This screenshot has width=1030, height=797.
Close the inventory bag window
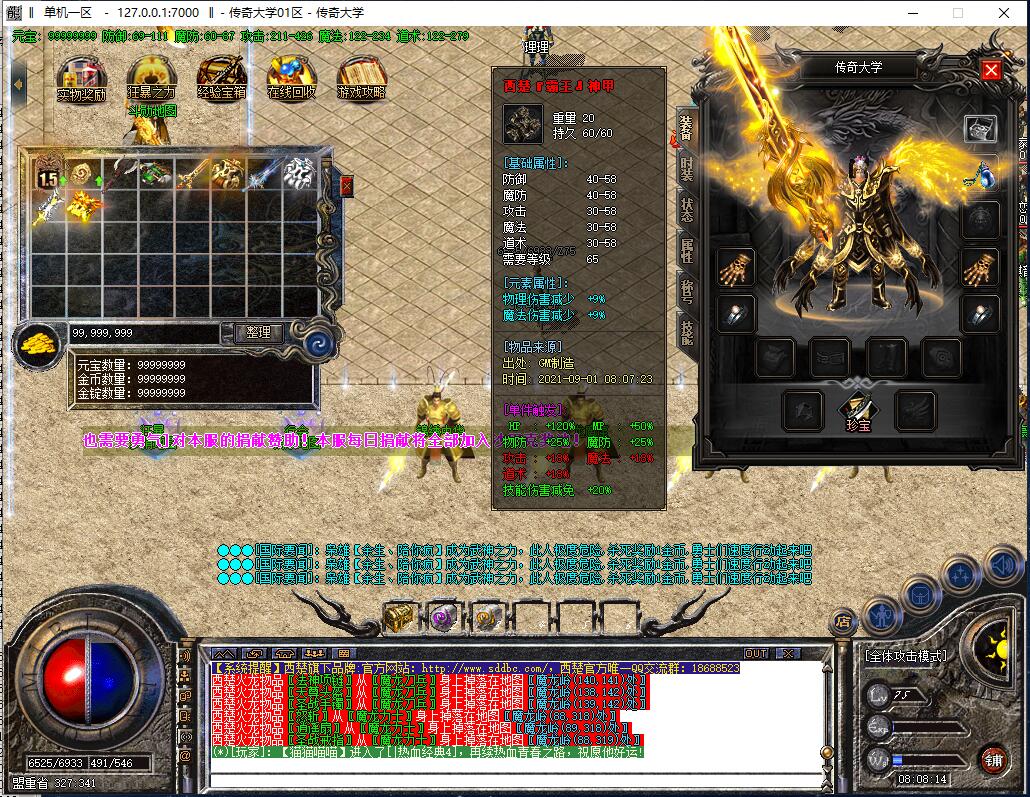click(347, 185)
